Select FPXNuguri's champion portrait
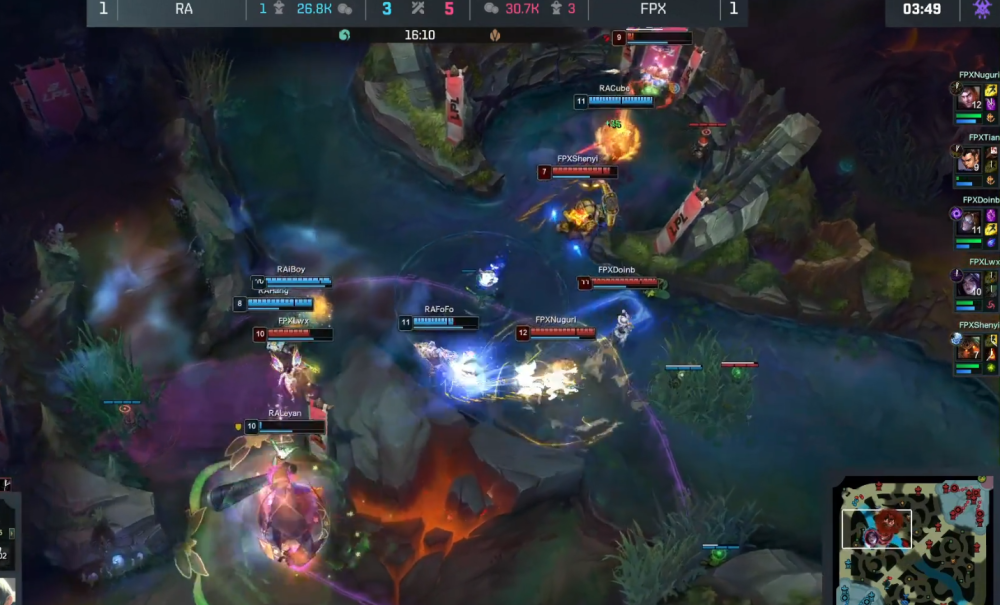The width and height of the screenshot is (1000, 605). tap(968, 98)
